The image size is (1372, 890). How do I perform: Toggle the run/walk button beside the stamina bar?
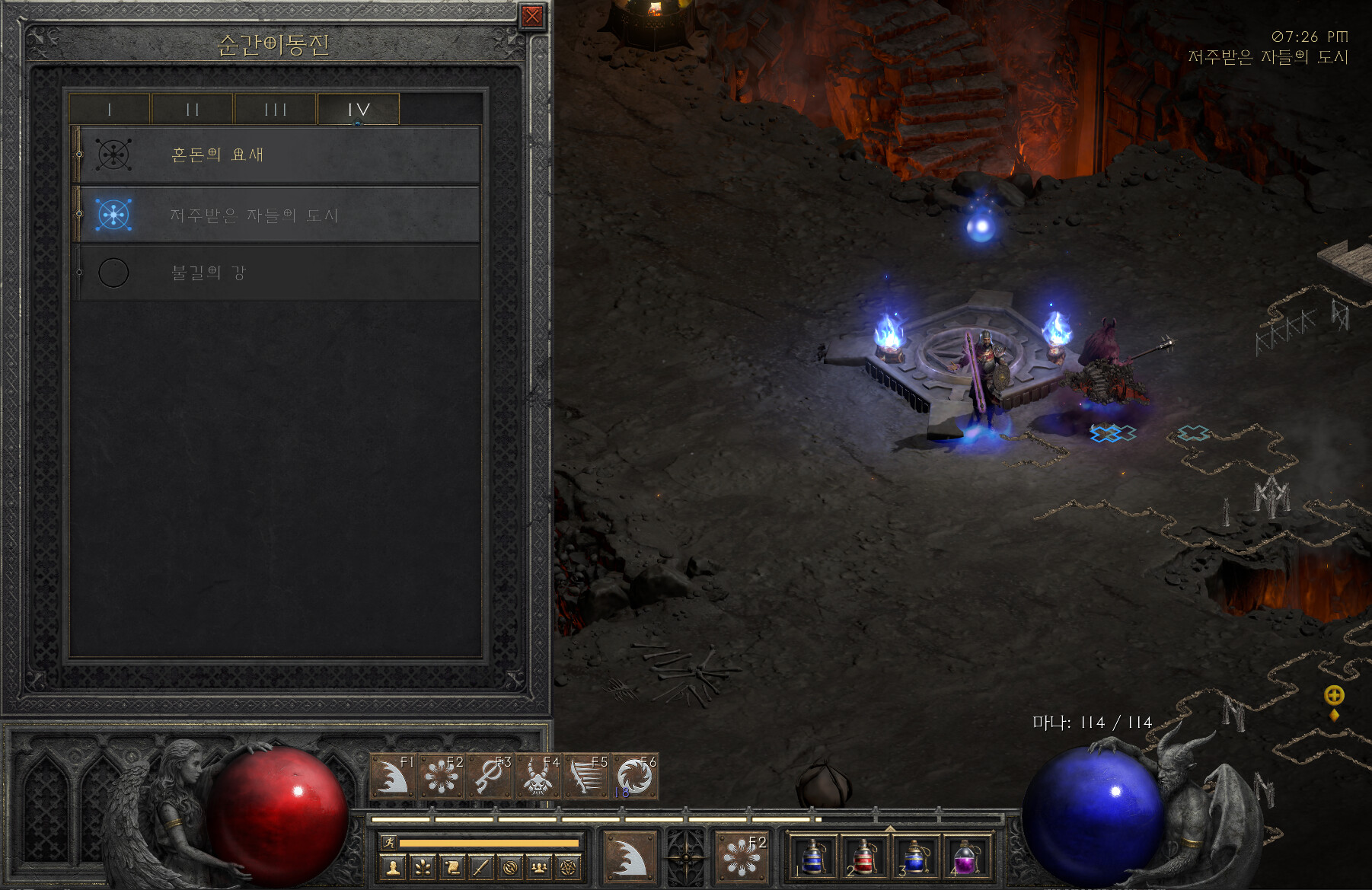[x=389, y=843]
